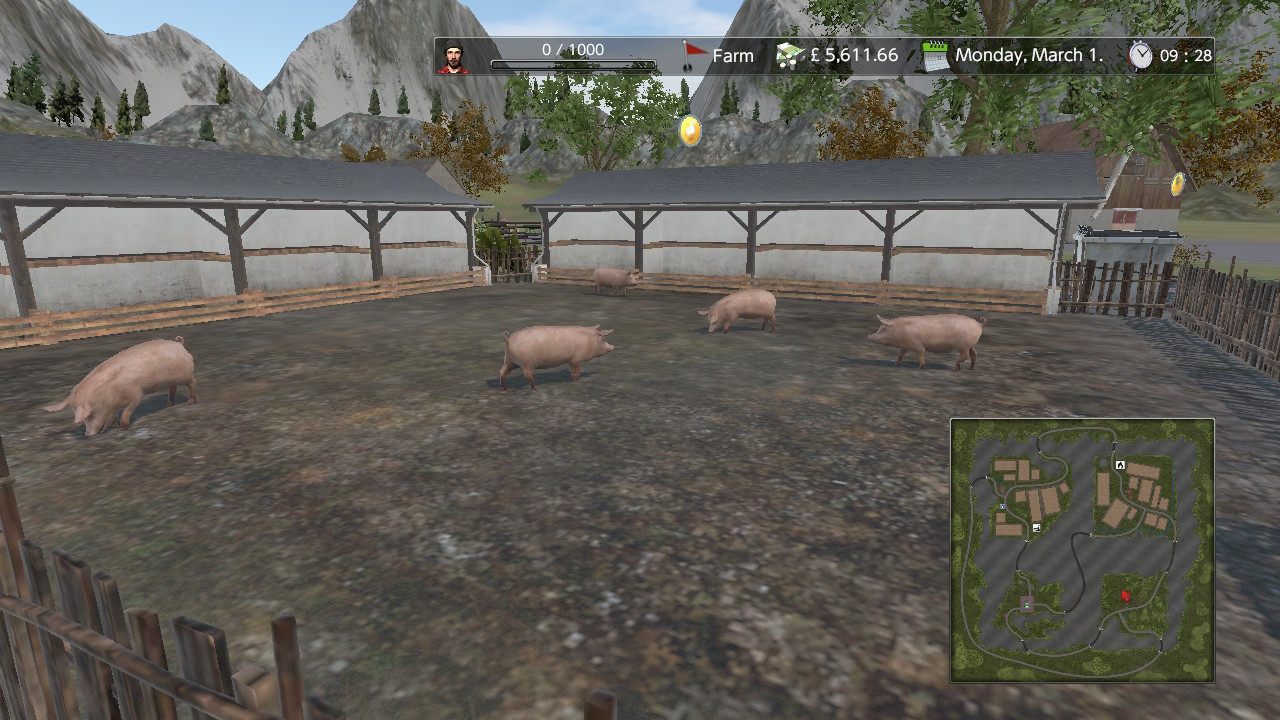This screenshot has width=1280, height=720.
Task: Click the red flag mission marker on the minimap
Action: [1125, 597]
